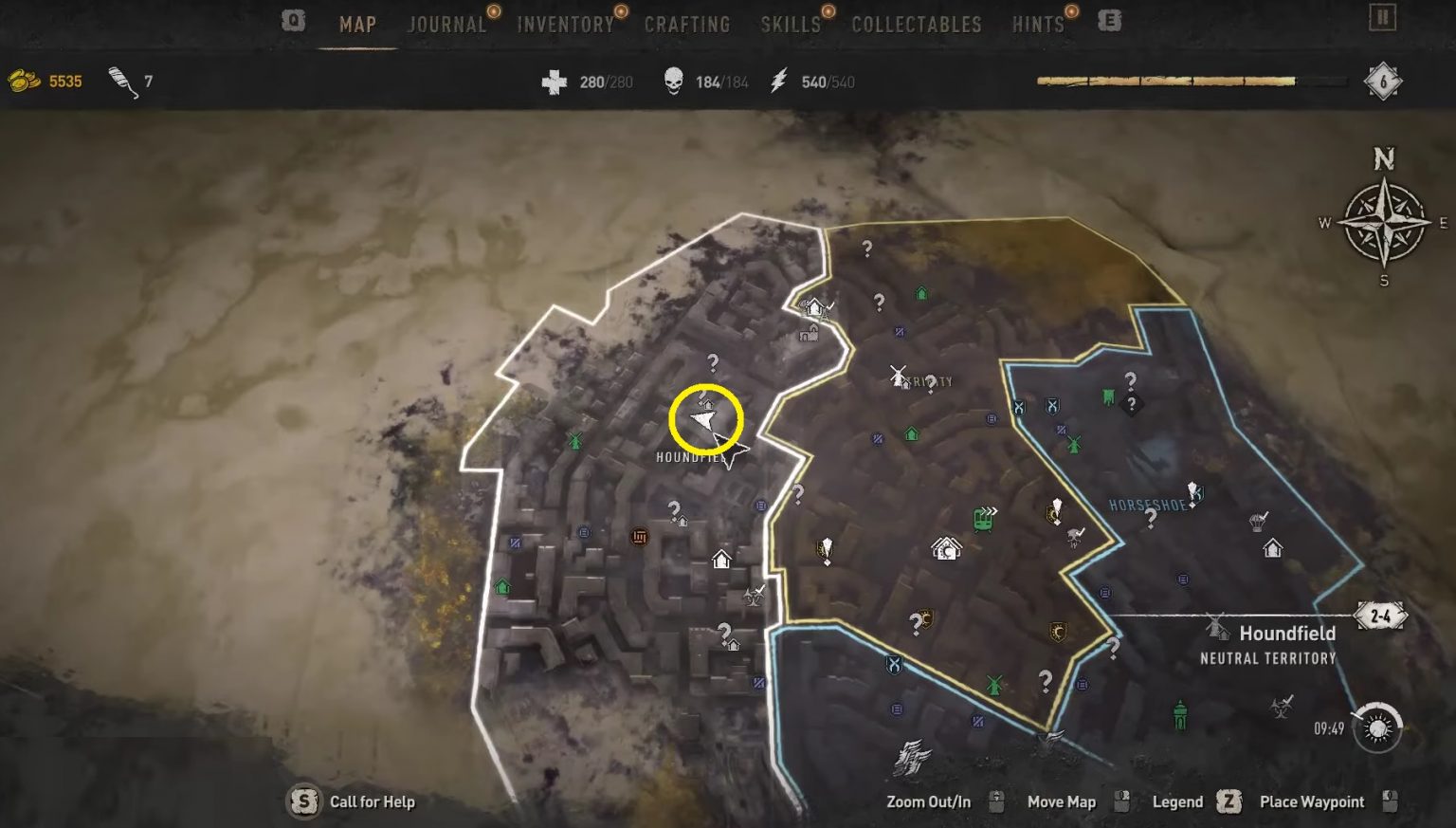Select the lightning stamina icon showing 540/540
This screenshot has height=828, width=1456.
pos(779,82)
